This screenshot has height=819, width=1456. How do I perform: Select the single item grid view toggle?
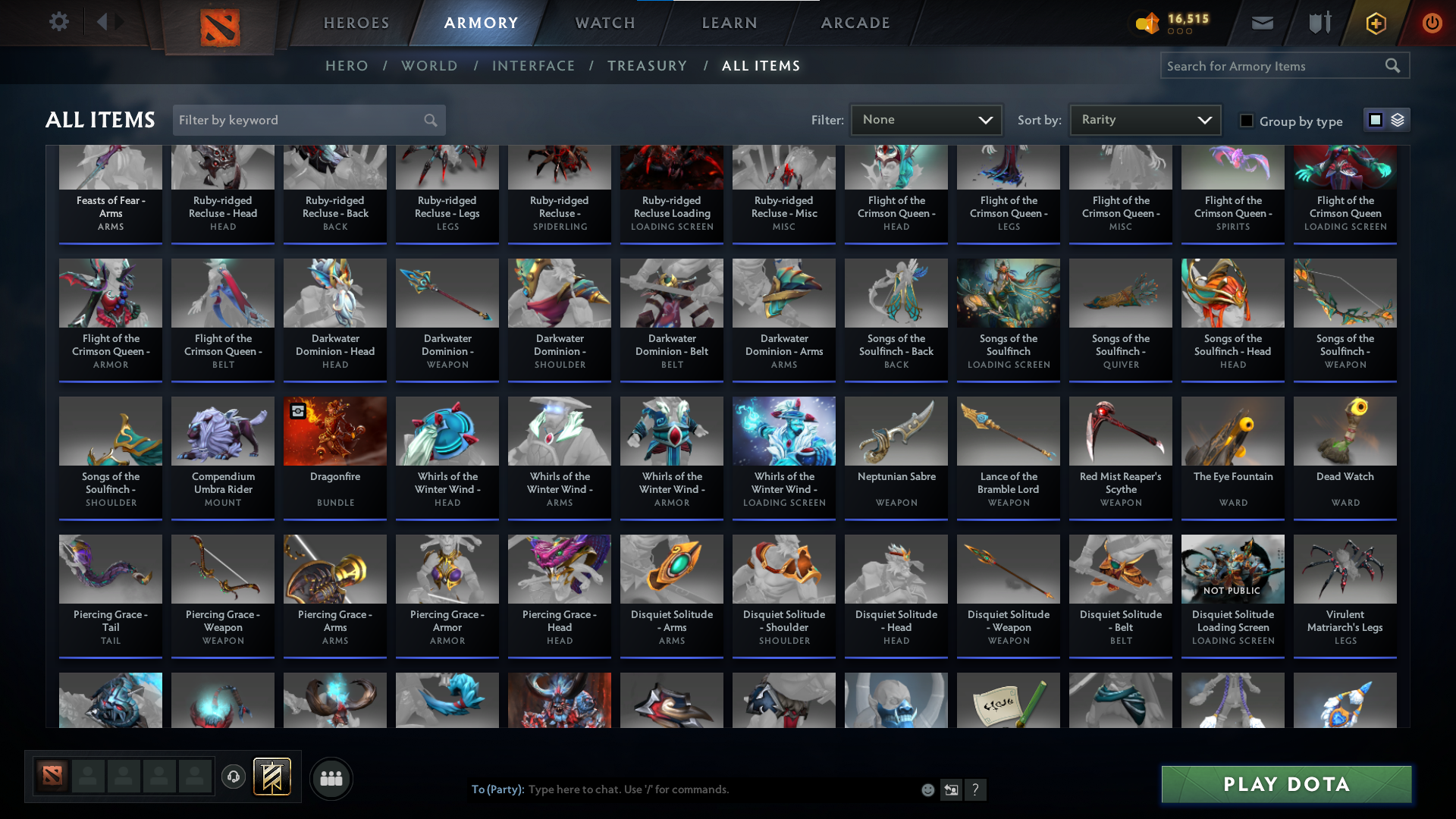1375,120
